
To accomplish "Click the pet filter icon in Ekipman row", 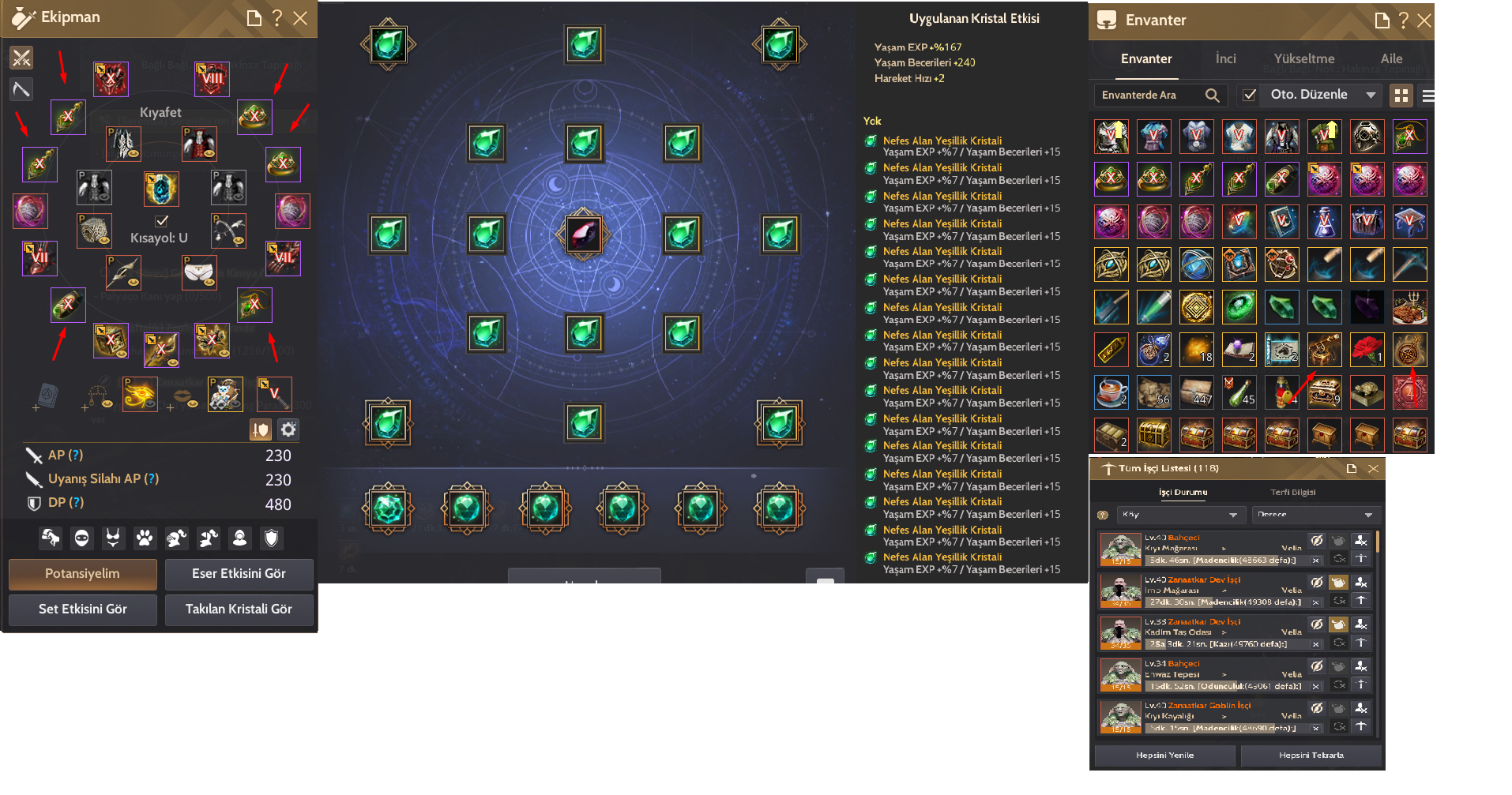I will click(x=145, y=538).
